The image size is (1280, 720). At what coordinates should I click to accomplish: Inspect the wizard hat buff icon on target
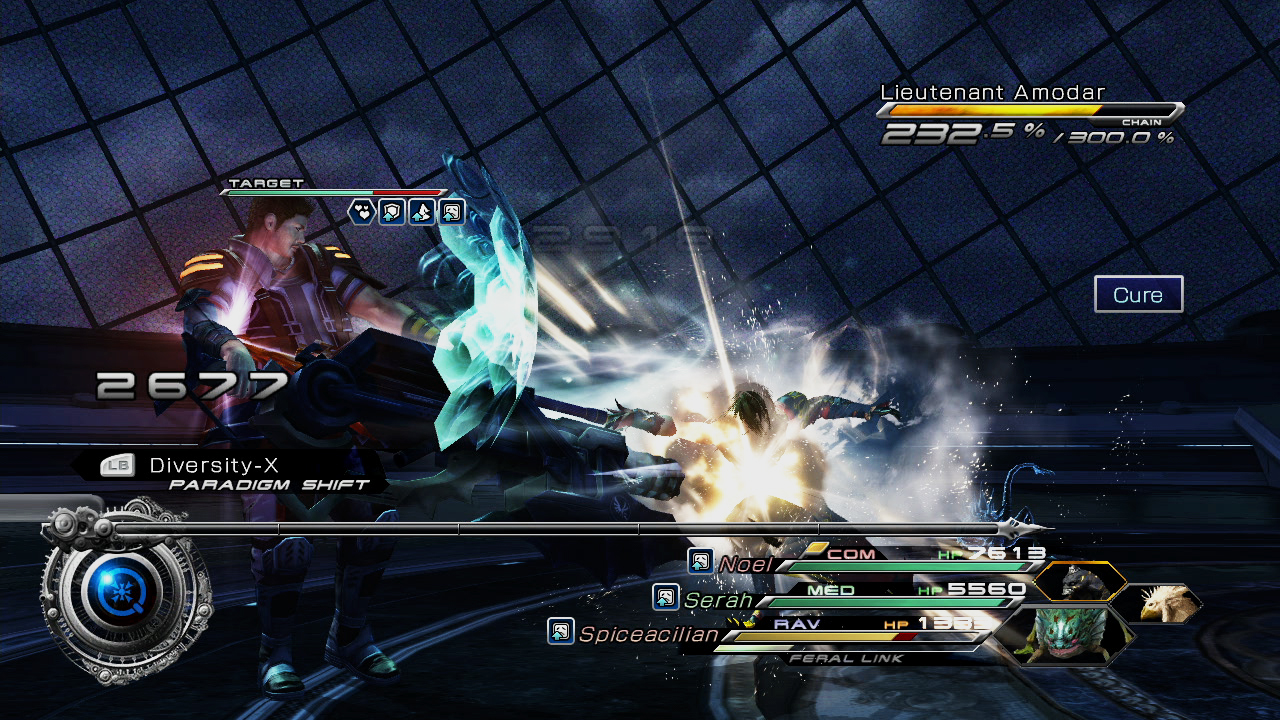421,211
